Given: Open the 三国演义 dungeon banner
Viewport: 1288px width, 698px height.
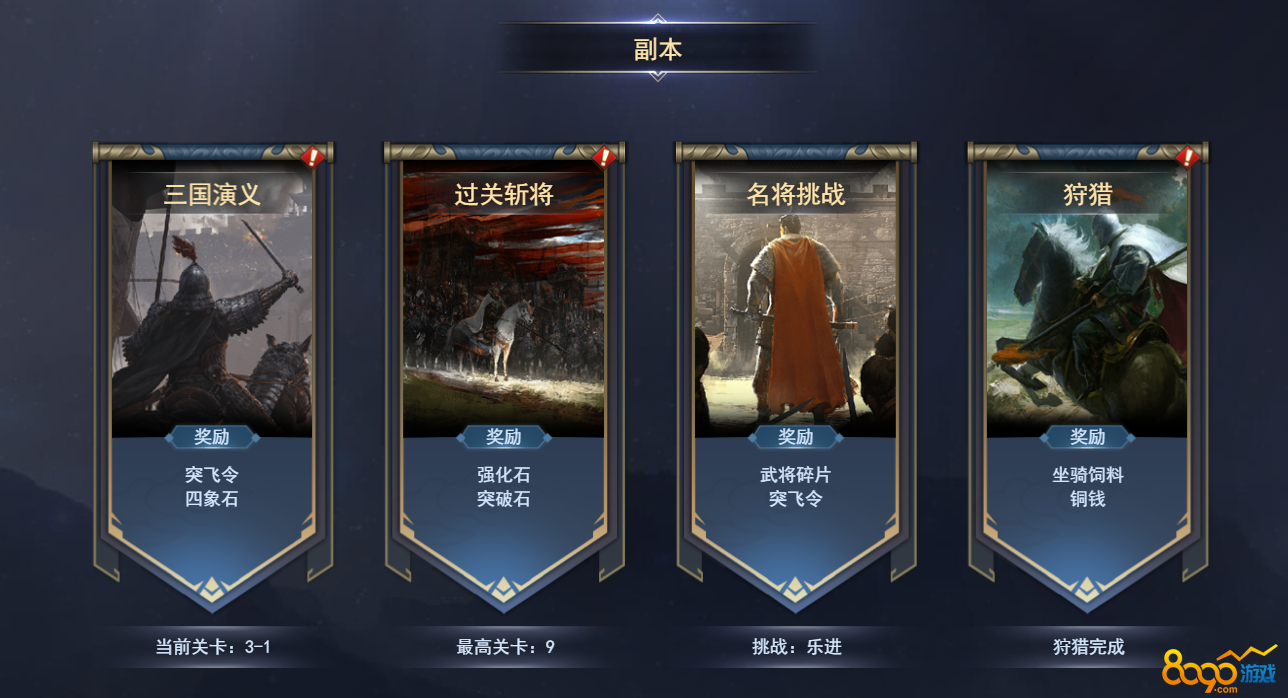Looking at the screenshot, I should (x=212, y=360).
